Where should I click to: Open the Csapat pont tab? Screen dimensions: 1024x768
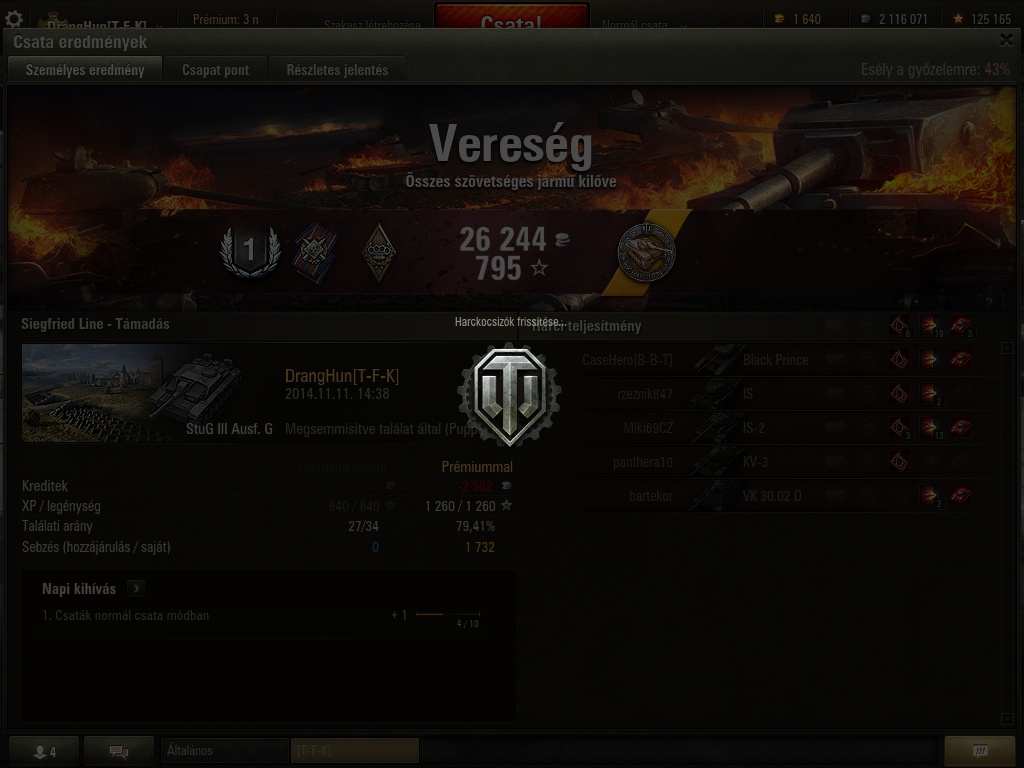(215, 70)
